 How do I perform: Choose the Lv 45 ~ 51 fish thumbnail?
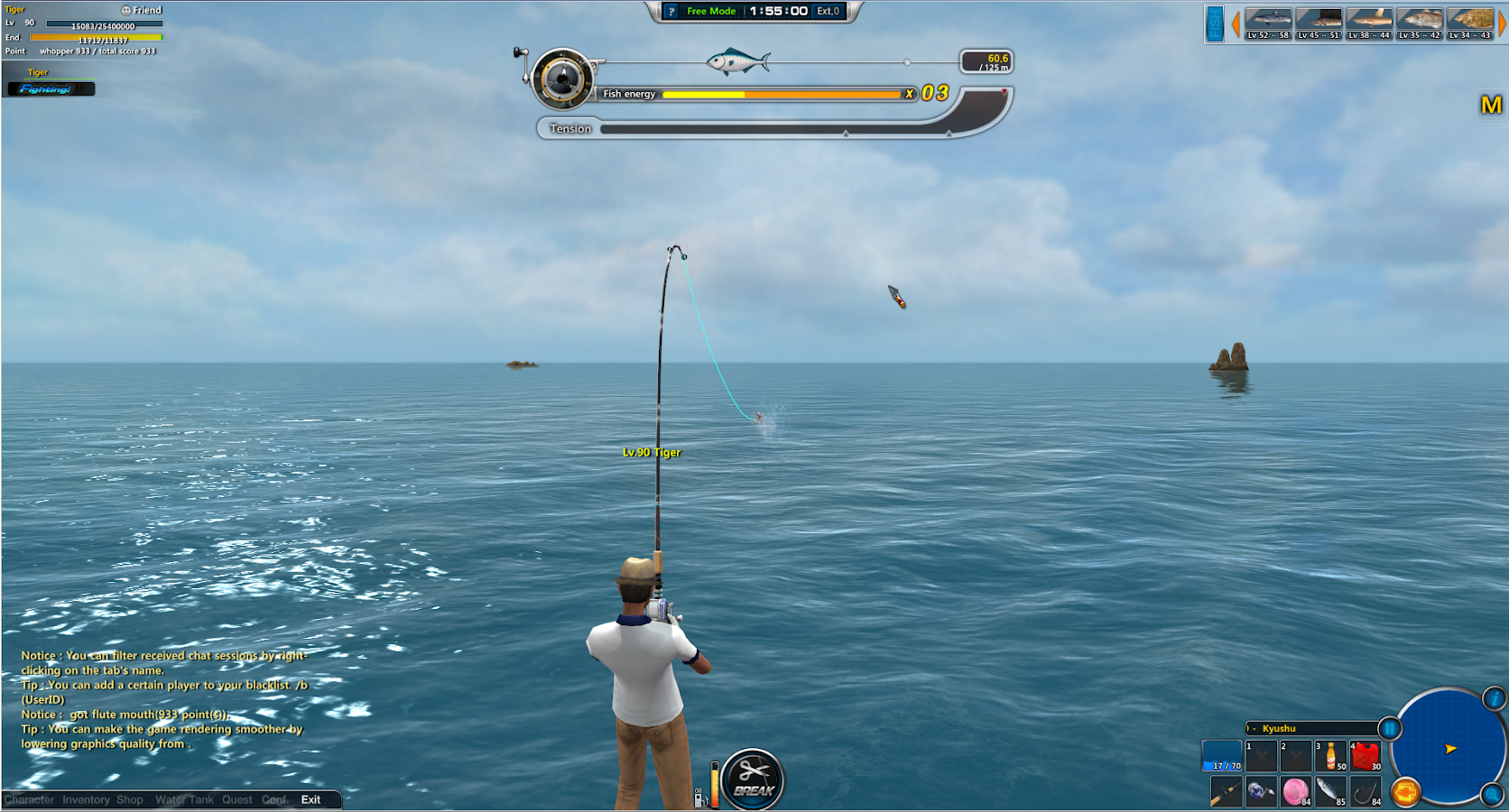1319,23
